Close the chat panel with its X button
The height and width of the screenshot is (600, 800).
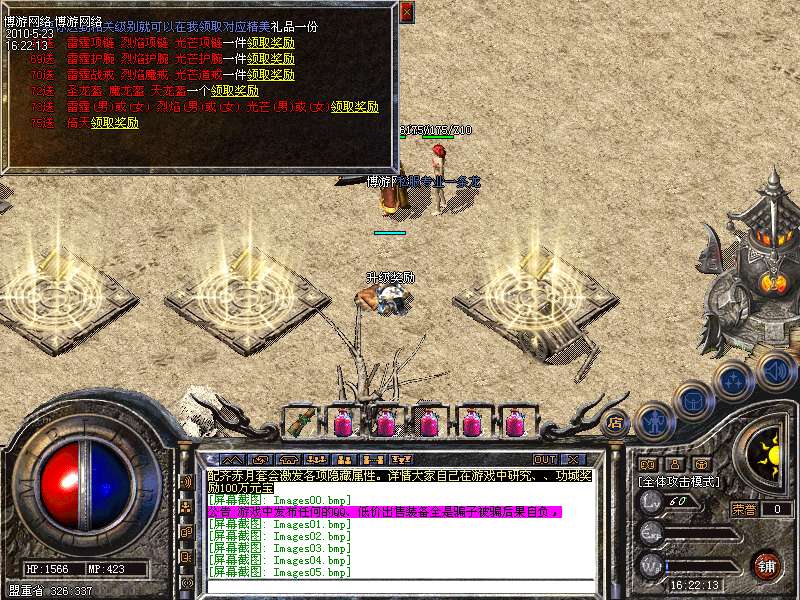(x=574, y=460)
